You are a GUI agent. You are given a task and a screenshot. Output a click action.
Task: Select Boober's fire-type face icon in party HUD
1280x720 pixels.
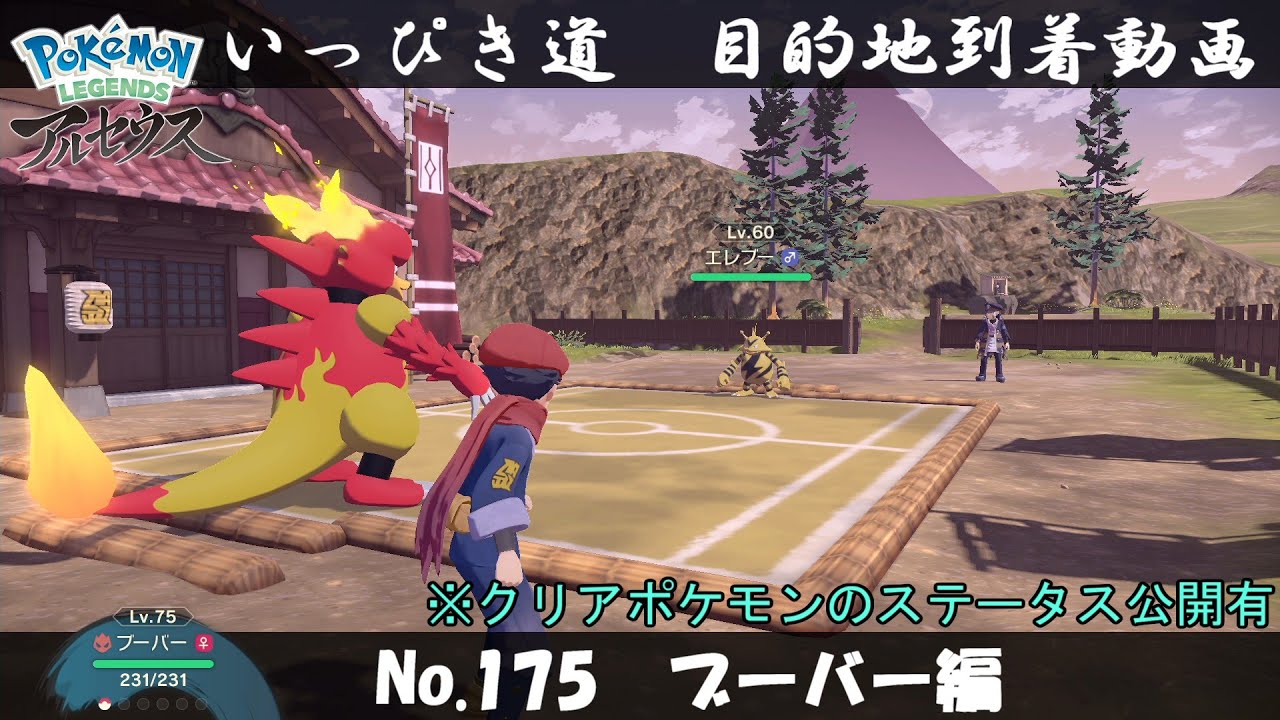click(x=103, y=642)
